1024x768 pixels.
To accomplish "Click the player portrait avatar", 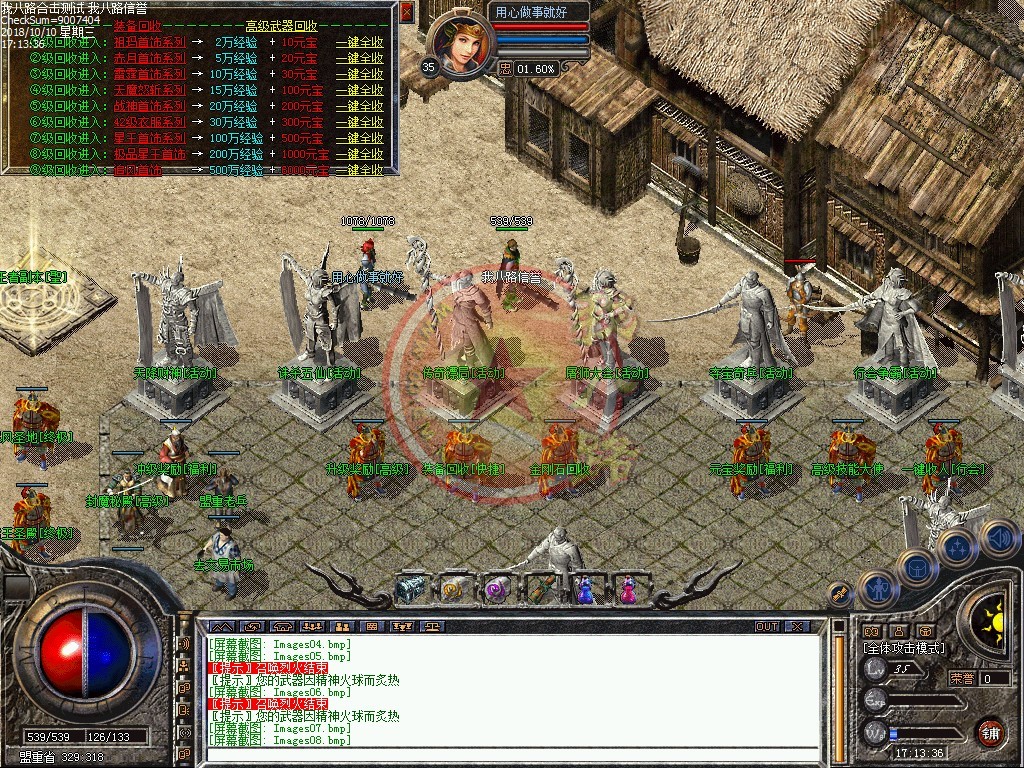I will click(x=464, y=45).
